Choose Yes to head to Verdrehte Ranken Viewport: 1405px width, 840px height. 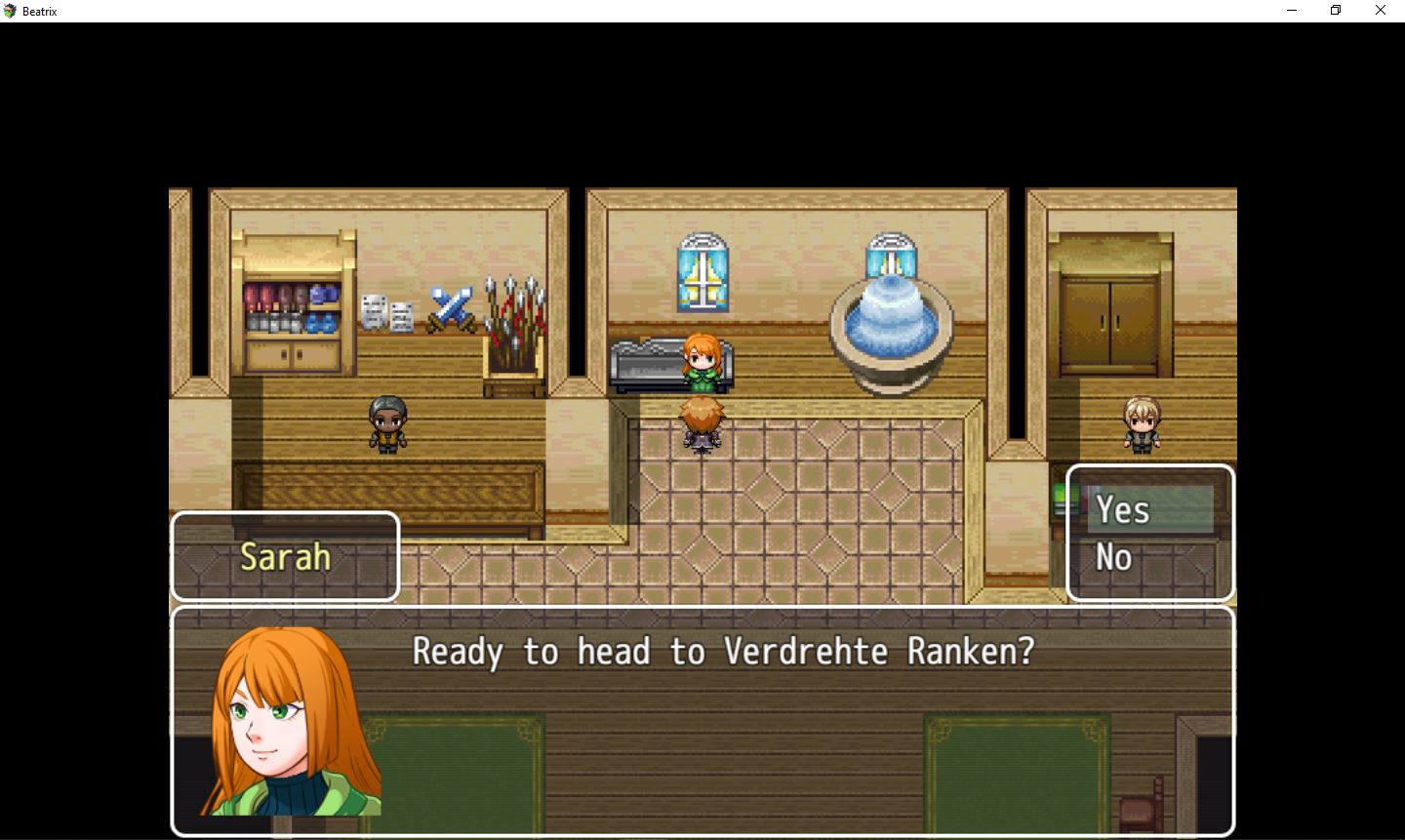pos(1124,509)
